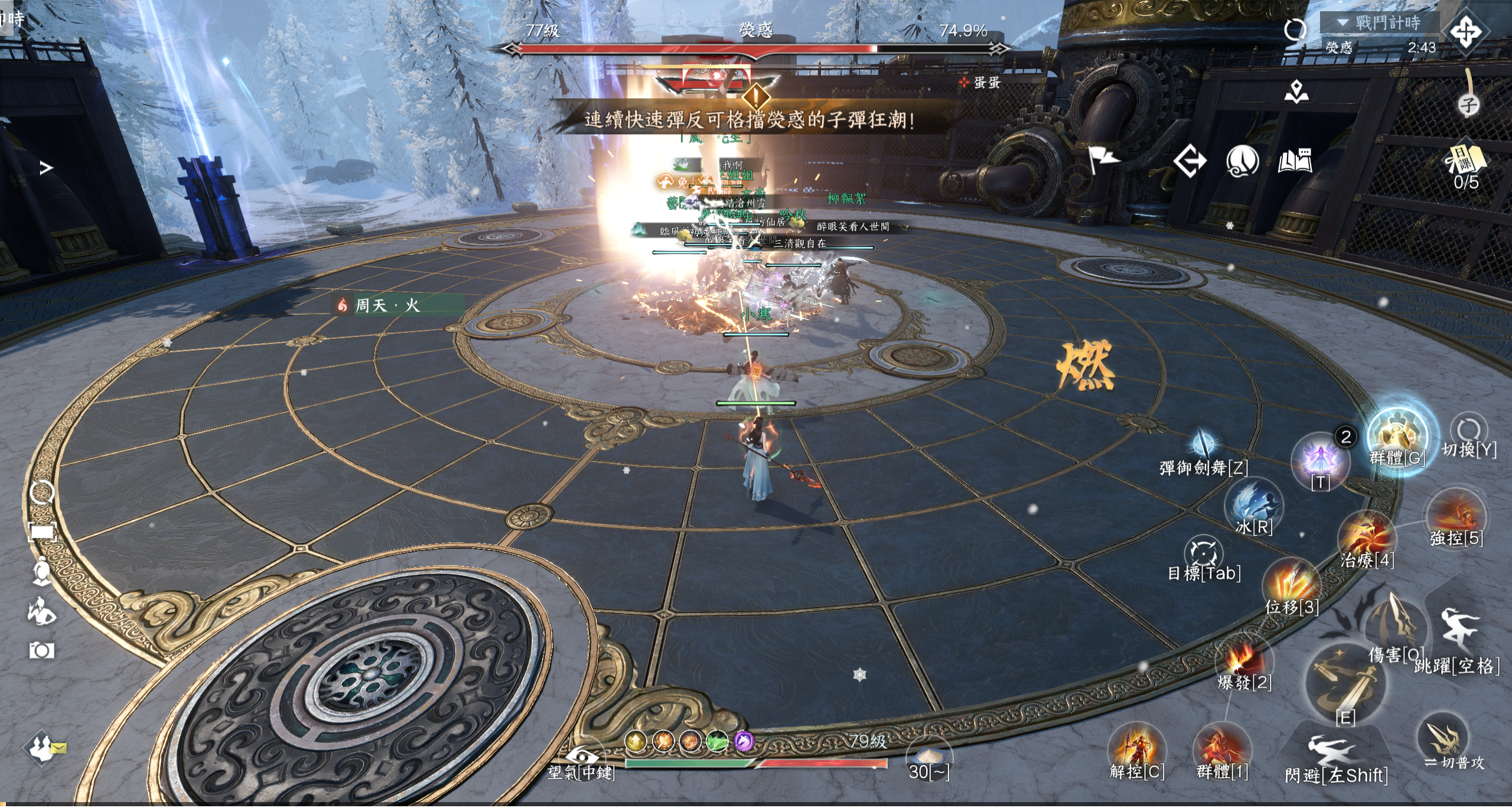Trigger the 強控 crowd control skill

1455,515
